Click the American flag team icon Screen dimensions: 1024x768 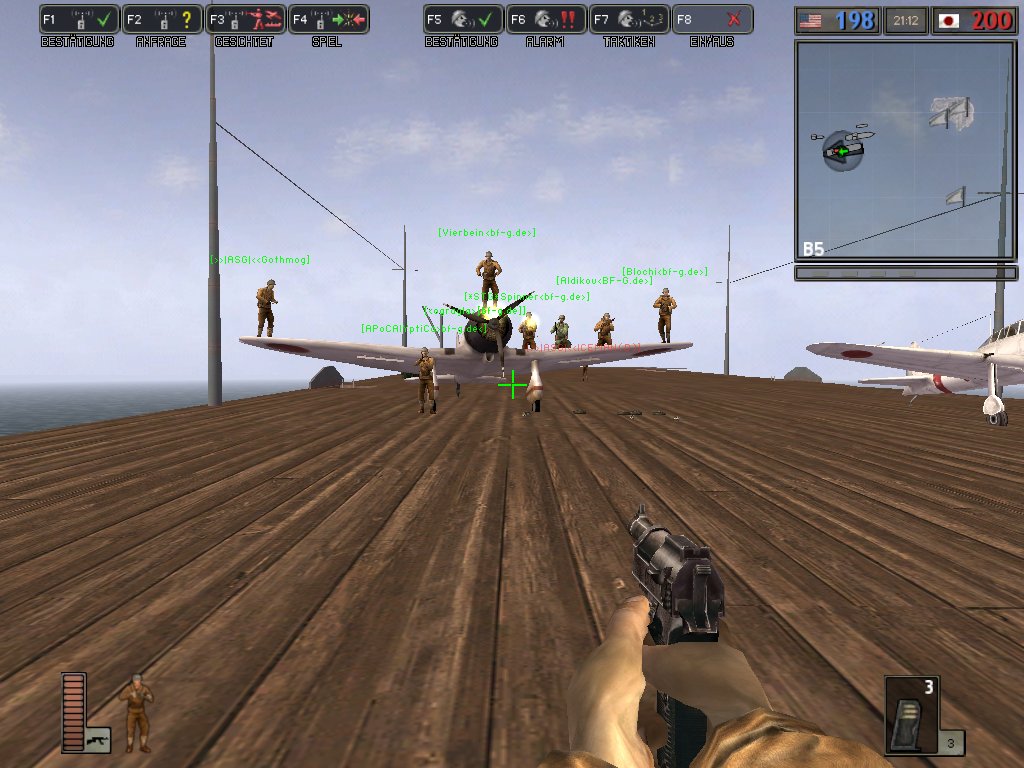[x=811, y=20]
